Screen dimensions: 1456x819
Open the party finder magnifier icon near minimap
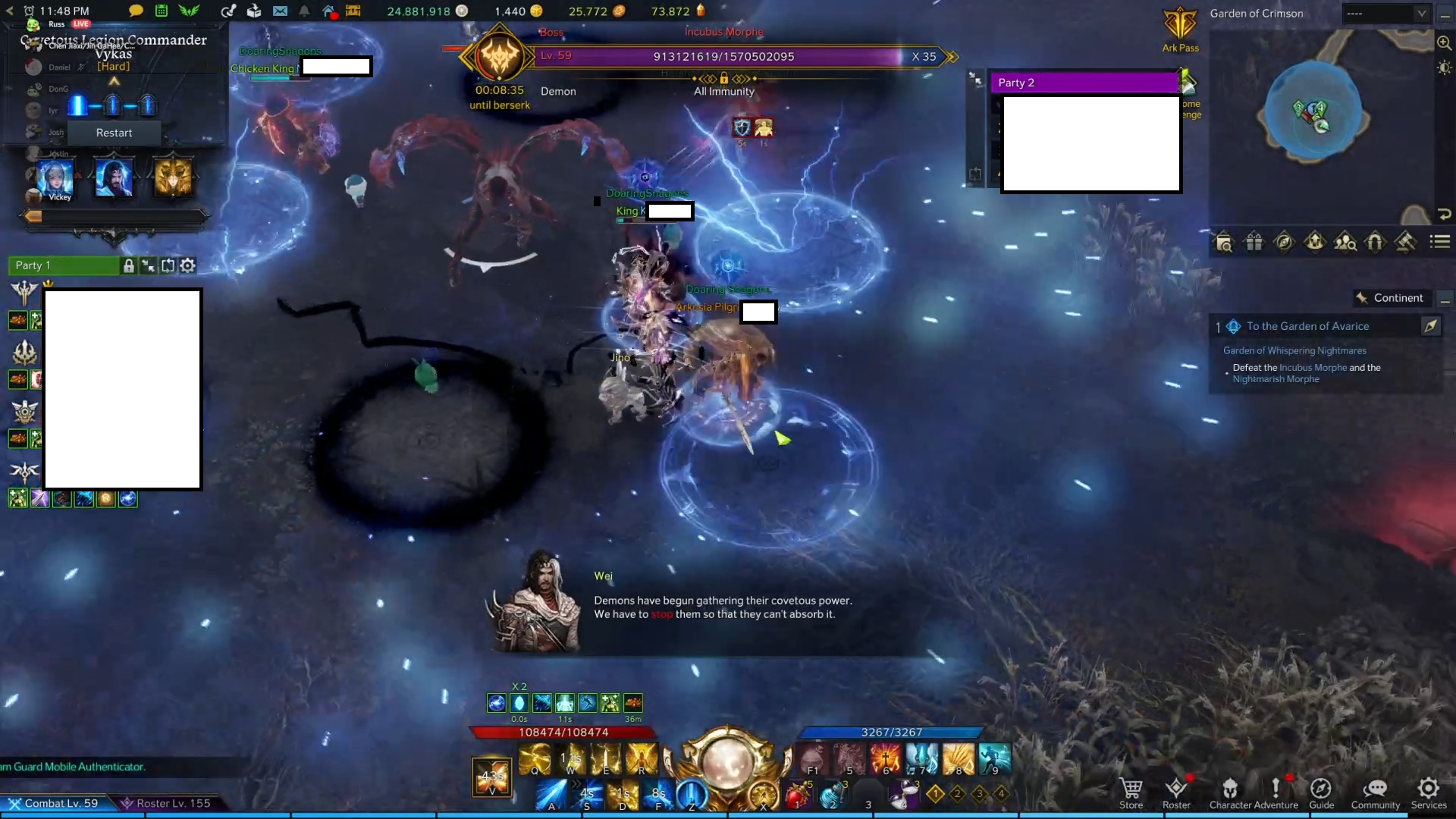pyautogui.click(x=1346, y=243)
